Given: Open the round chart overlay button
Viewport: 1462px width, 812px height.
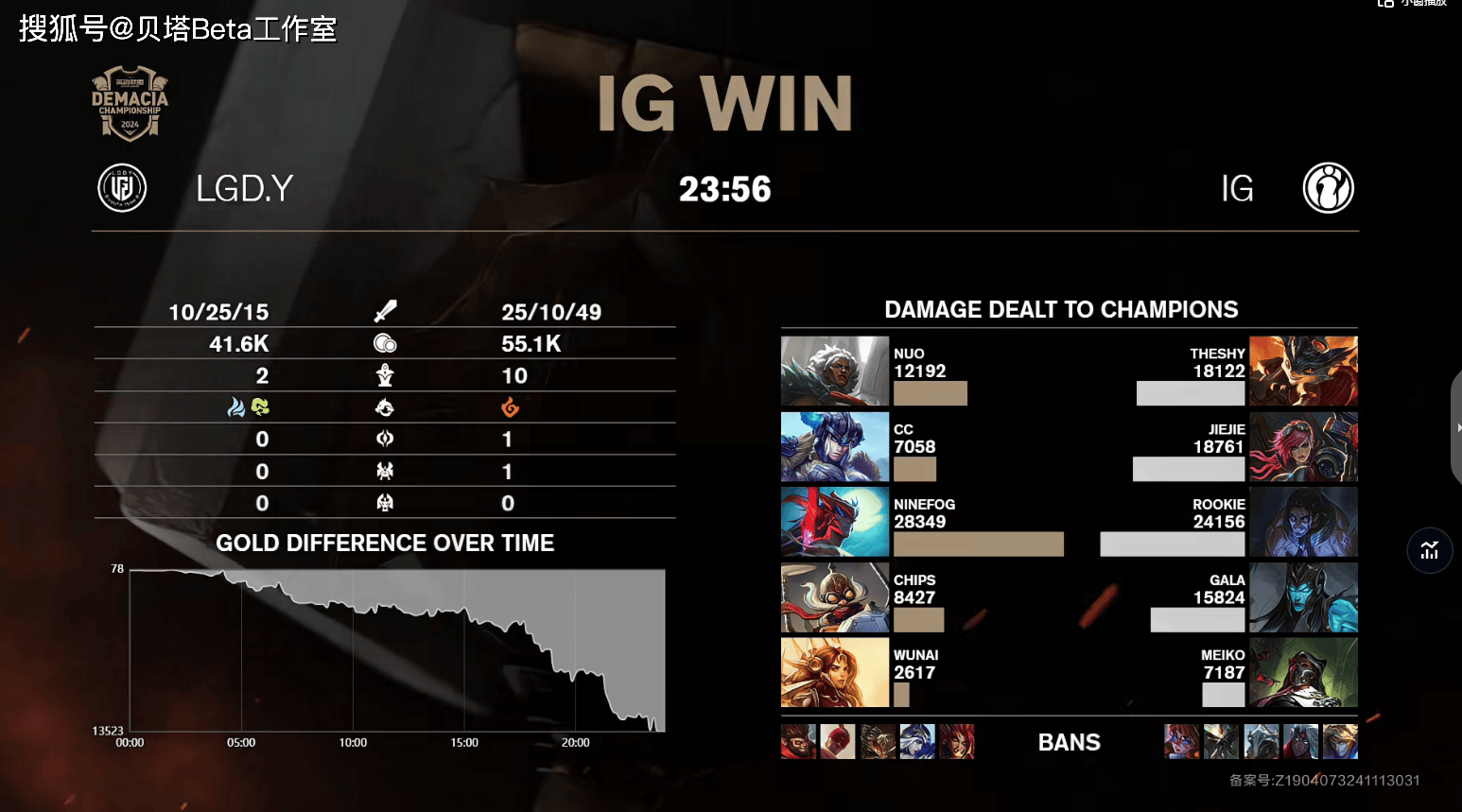Looking at the screenshot, I should point(1429,550).
